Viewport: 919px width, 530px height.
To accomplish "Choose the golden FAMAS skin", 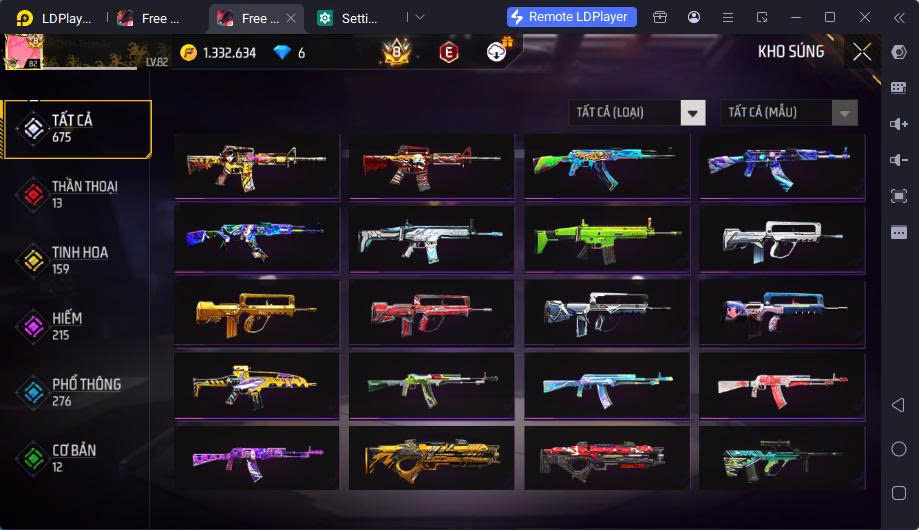I will 257,311.
